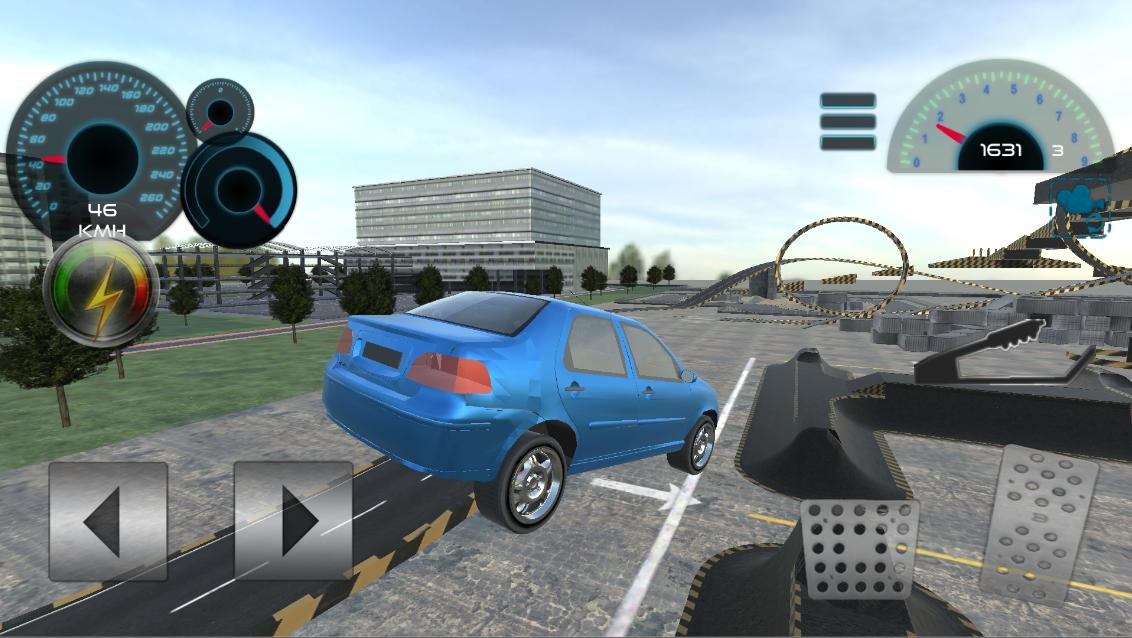This screenshot has height=638, width=1132.
Task: Step on the gas pedal
Action: click(x=1039, y=524)
